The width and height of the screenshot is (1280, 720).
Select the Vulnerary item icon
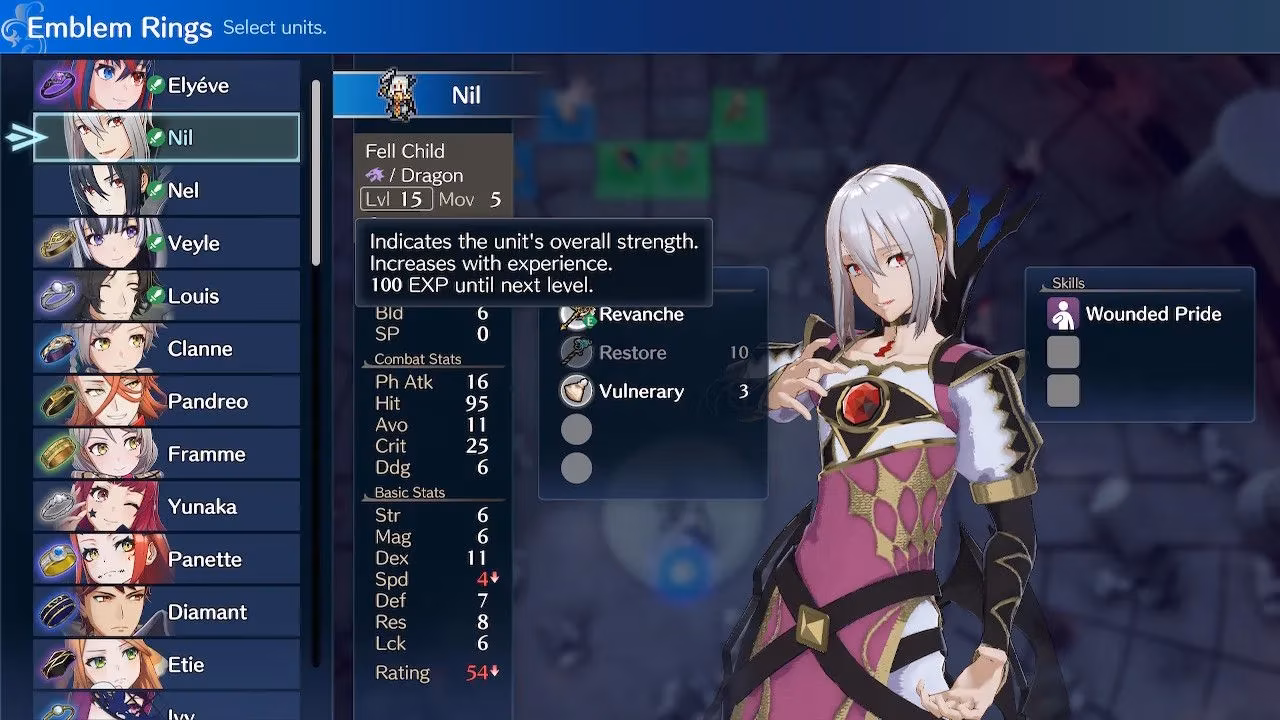click(x=578, y=391)
